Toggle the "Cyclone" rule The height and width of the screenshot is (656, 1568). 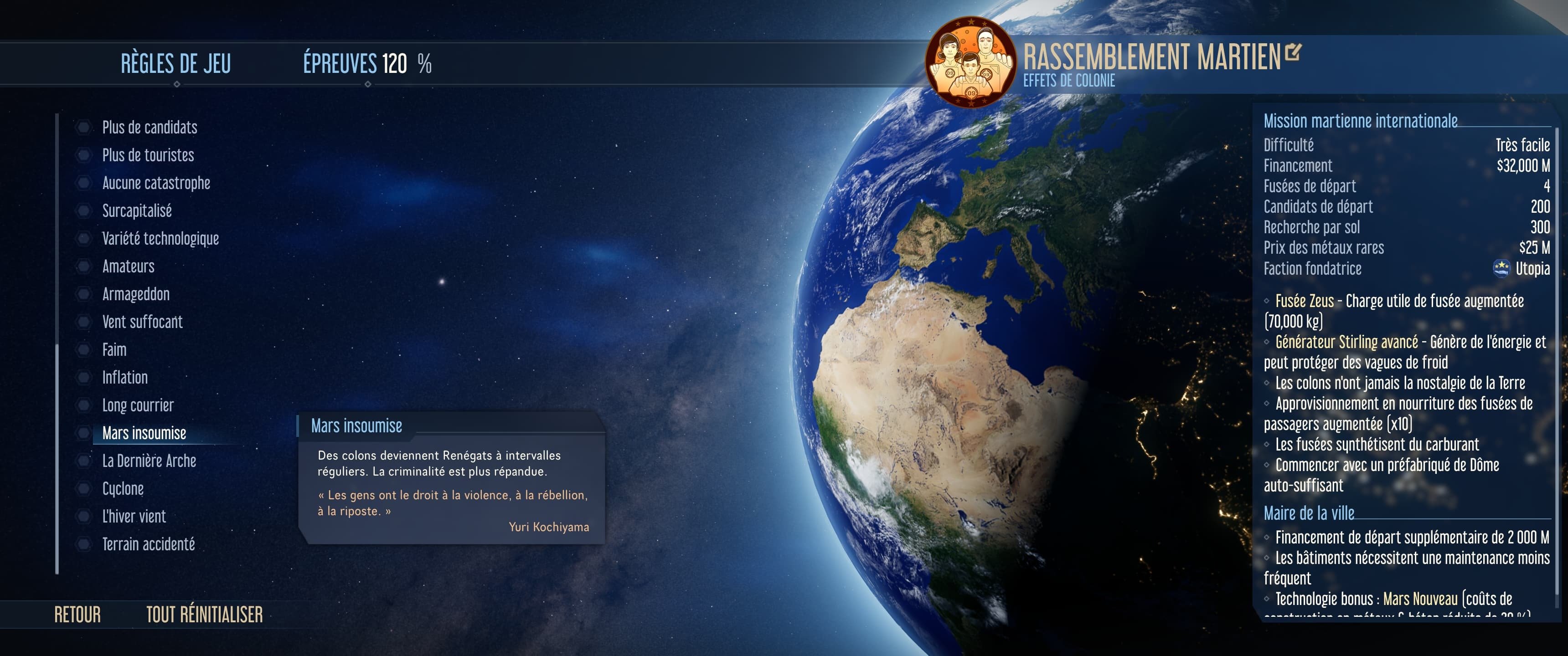click(x=123, y=489)
